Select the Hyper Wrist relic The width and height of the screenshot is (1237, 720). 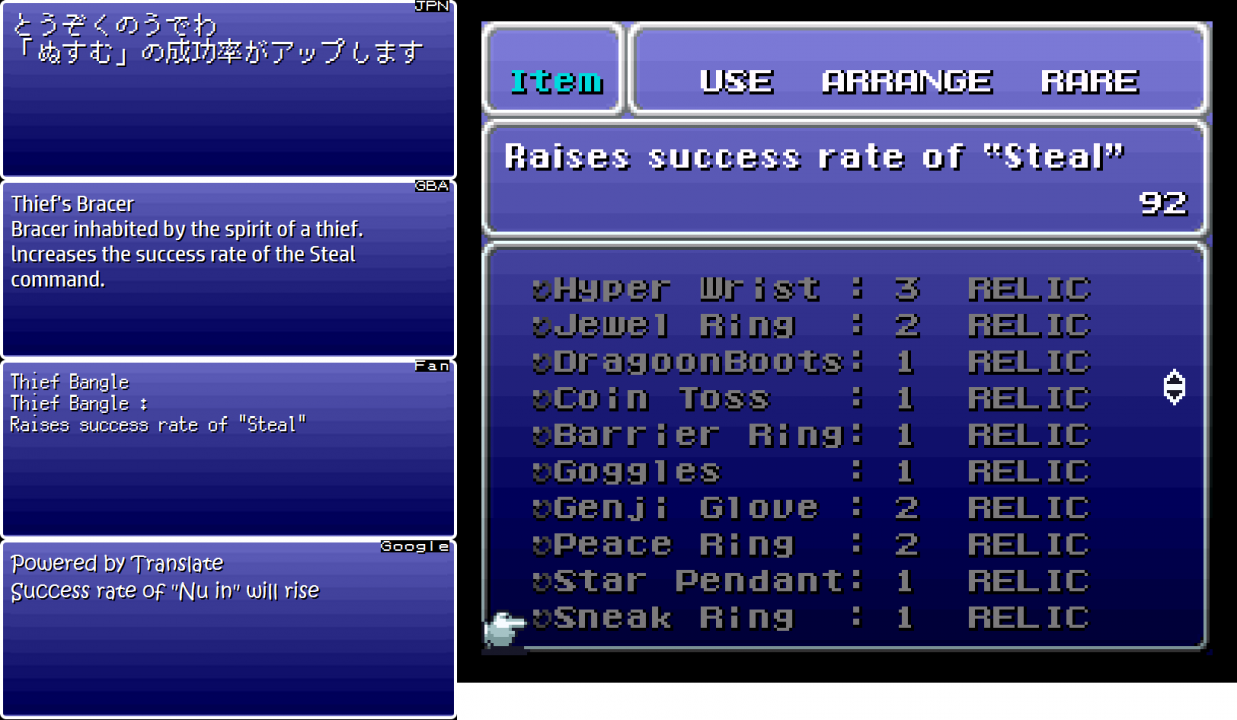(x=686, y=289)
